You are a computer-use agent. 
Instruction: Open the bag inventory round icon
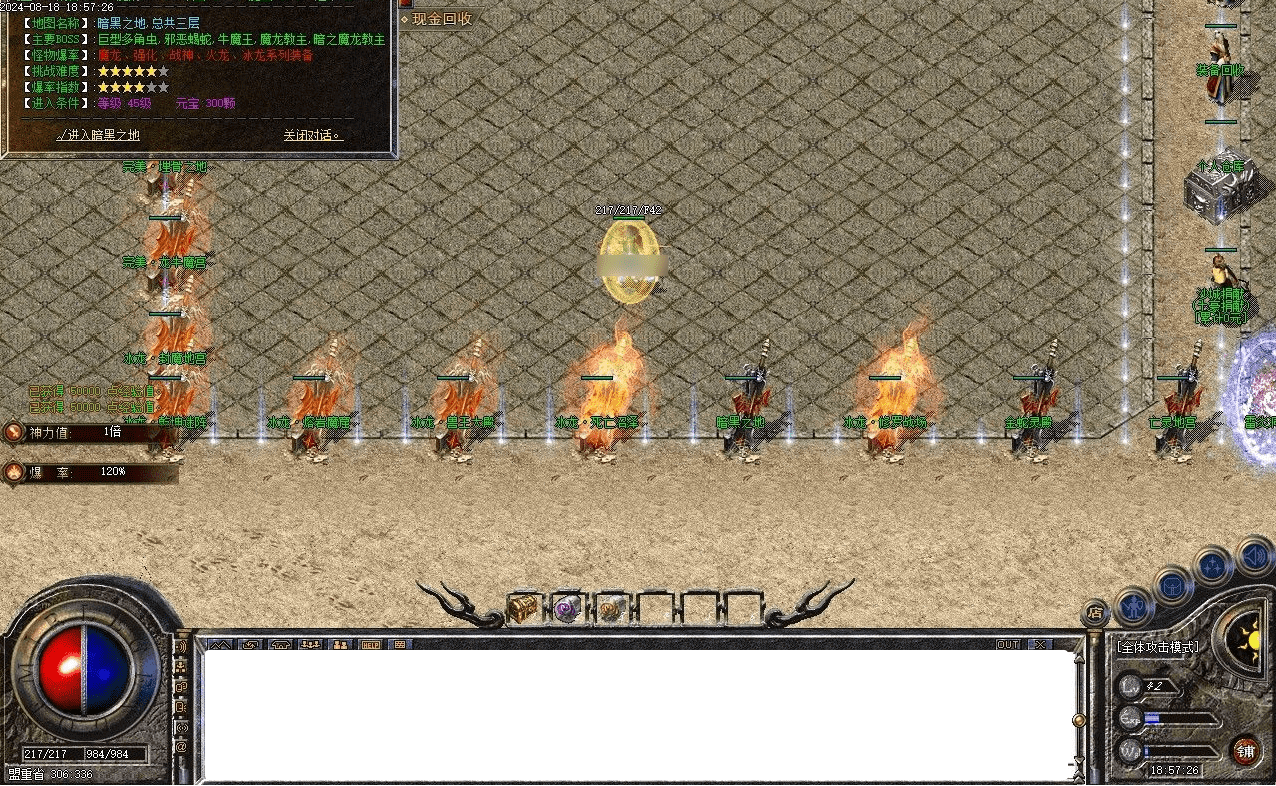[x=1173, y=585]
